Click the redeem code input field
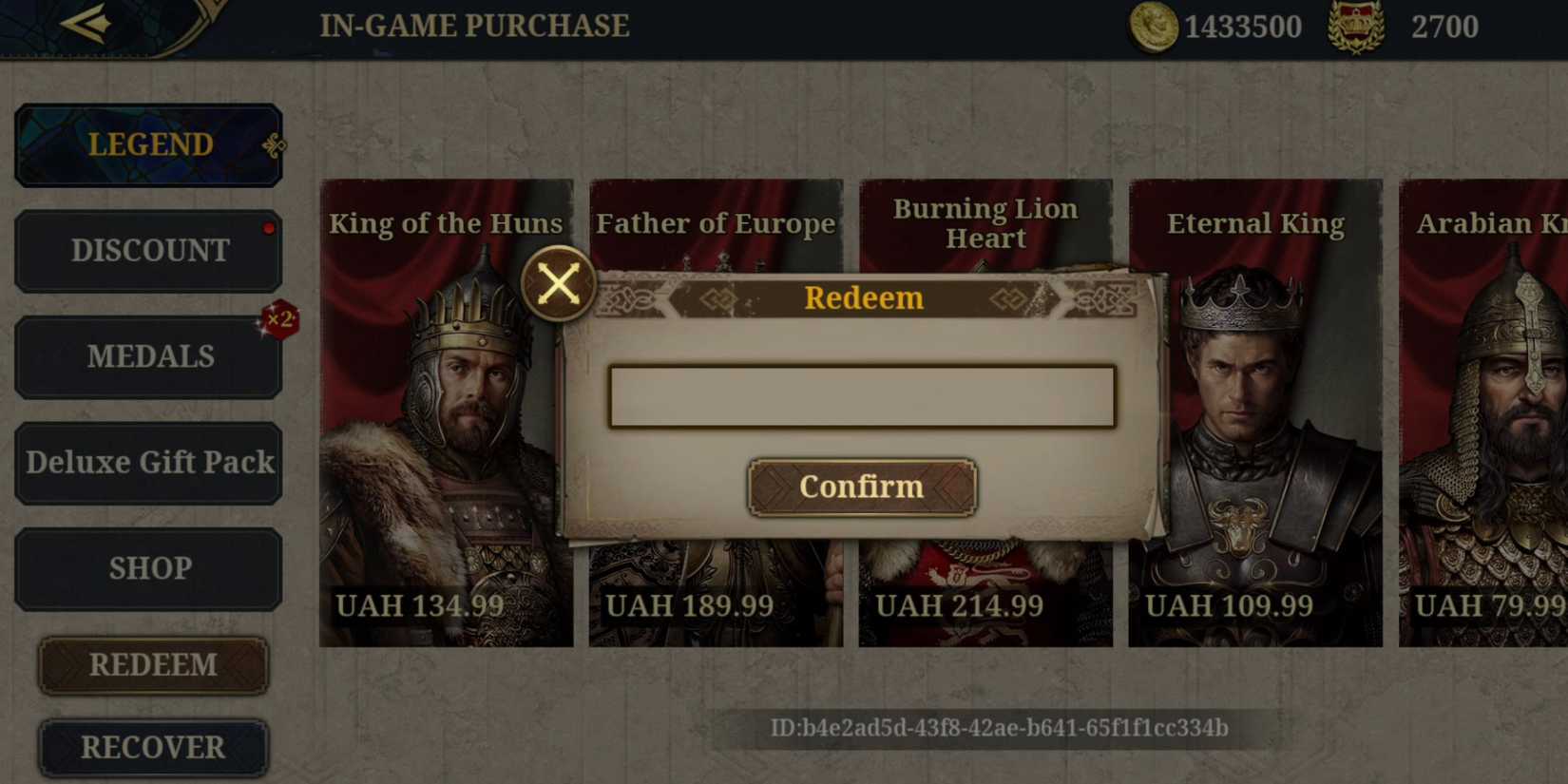 pyautogui.click(x=861, y=397)
